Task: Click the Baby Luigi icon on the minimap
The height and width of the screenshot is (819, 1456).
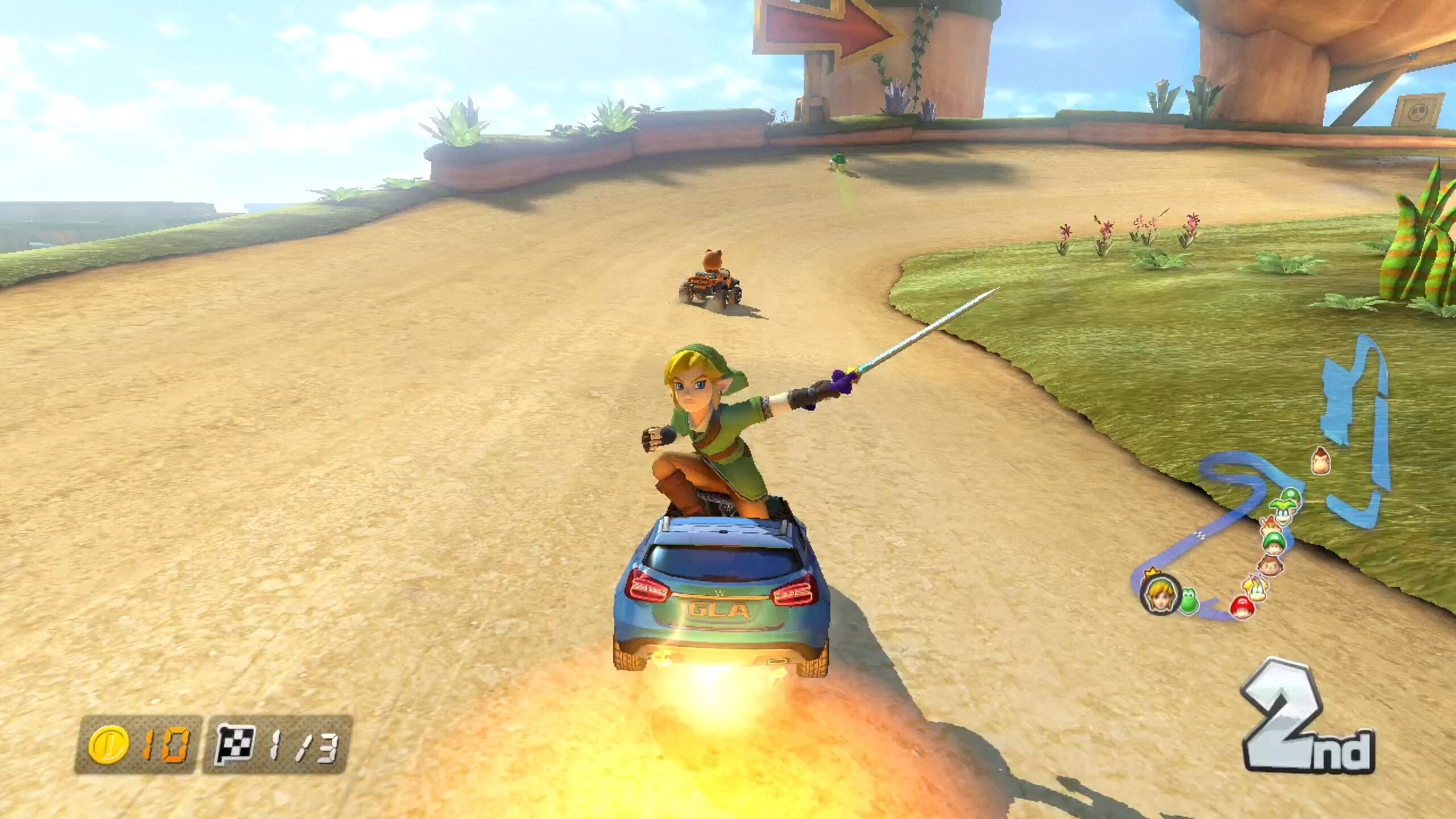Action: pos(1273,544)
